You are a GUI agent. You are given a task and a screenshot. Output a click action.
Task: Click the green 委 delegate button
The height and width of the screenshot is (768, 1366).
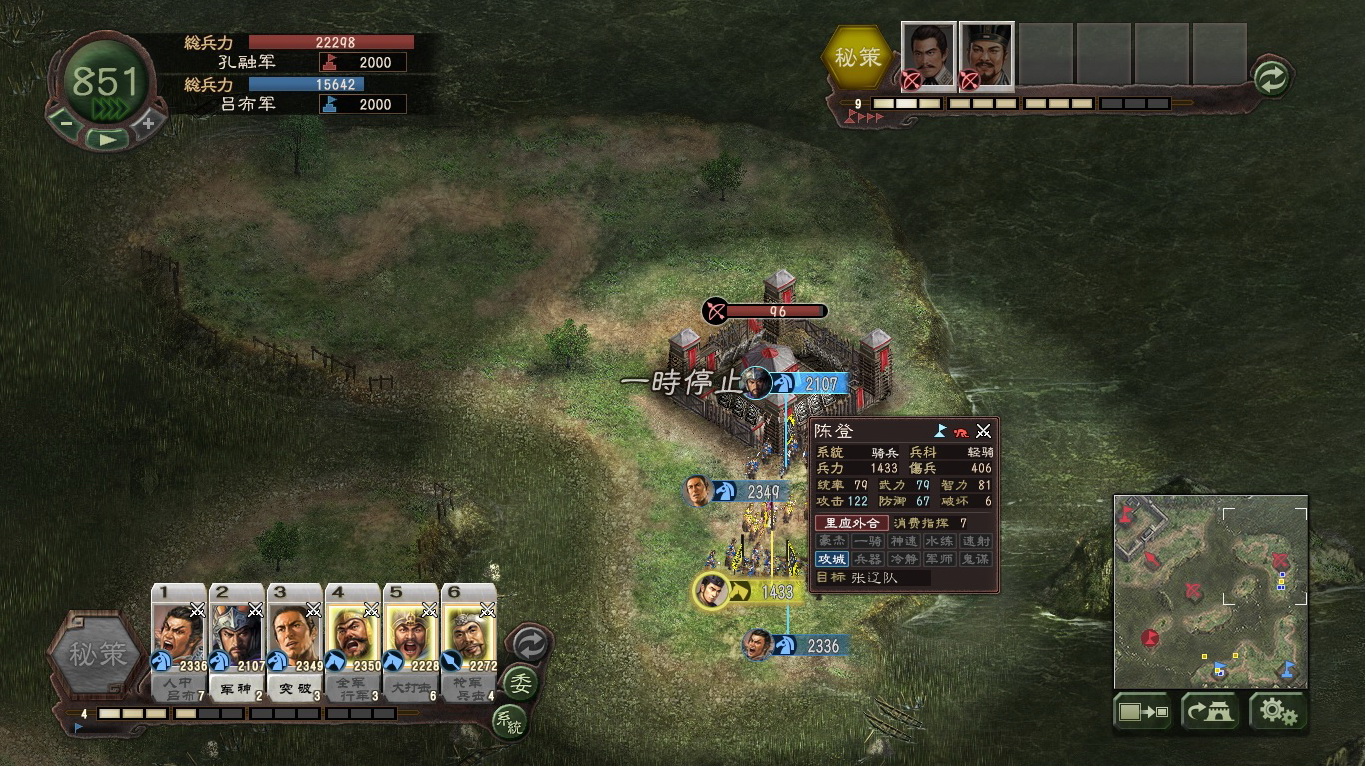pyautogui.click(x=519, y=684)
